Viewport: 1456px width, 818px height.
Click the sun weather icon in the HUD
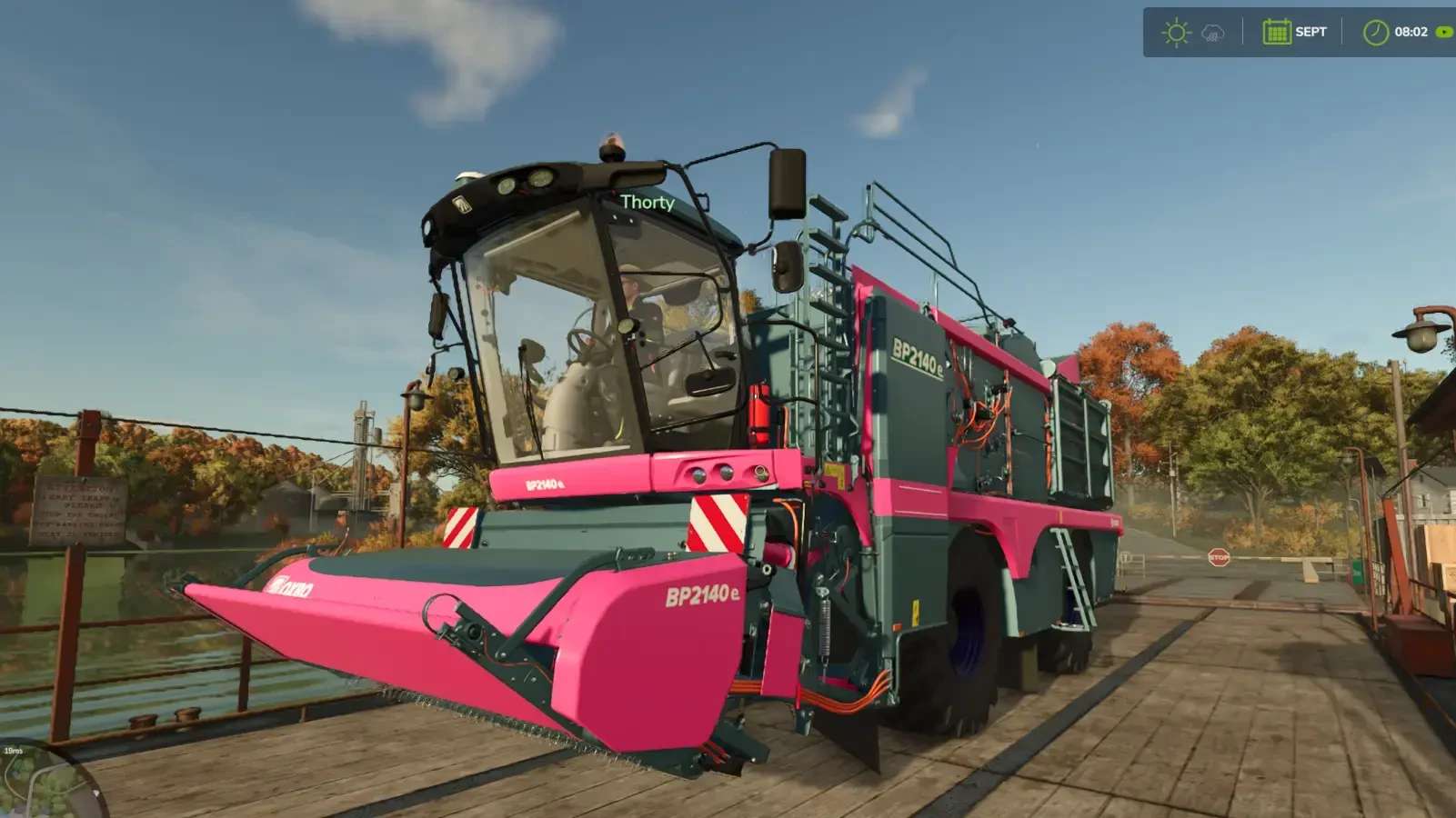tap(1177, 32)
